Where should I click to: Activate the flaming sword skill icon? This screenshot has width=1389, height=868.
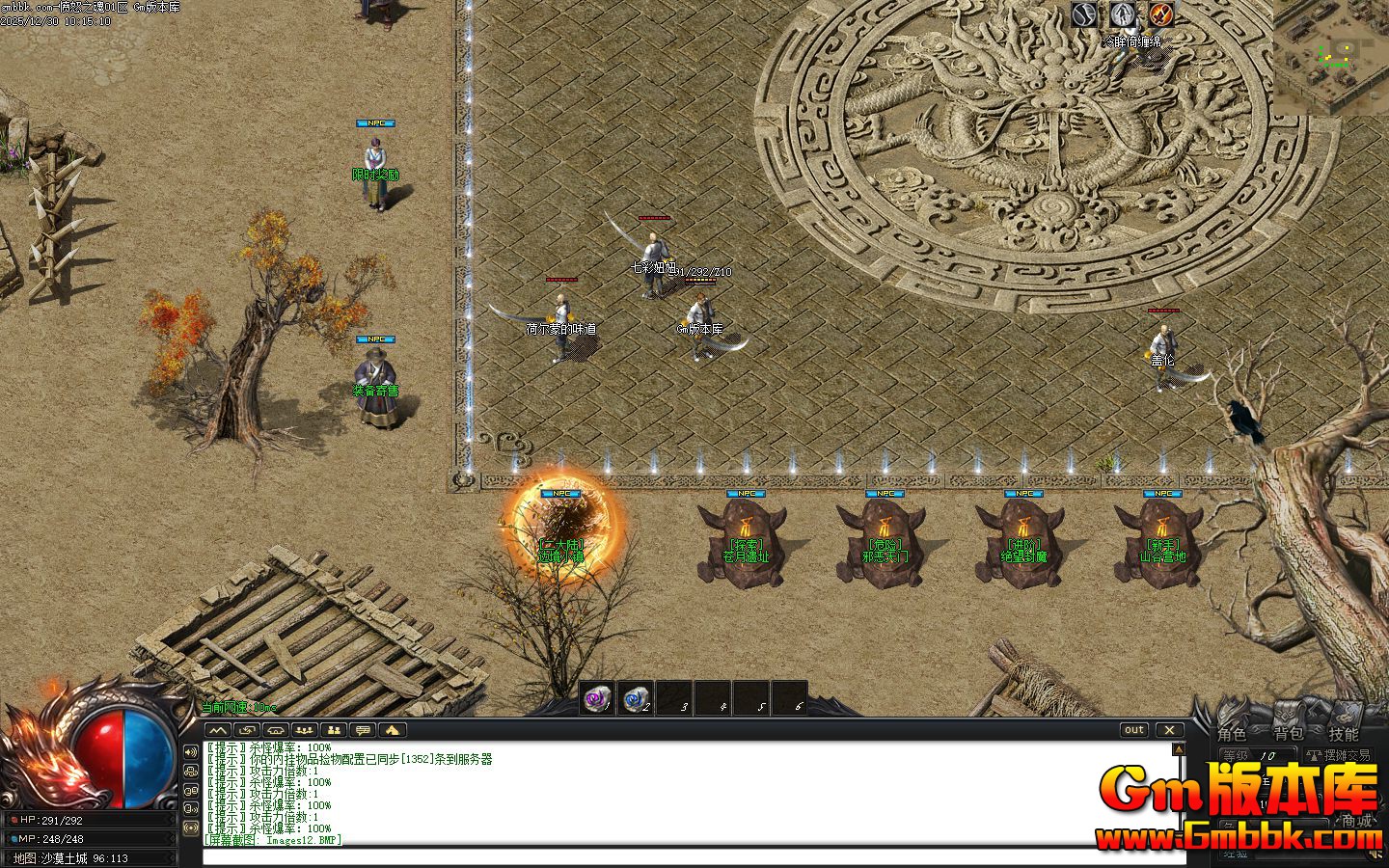click(1160, 14)
